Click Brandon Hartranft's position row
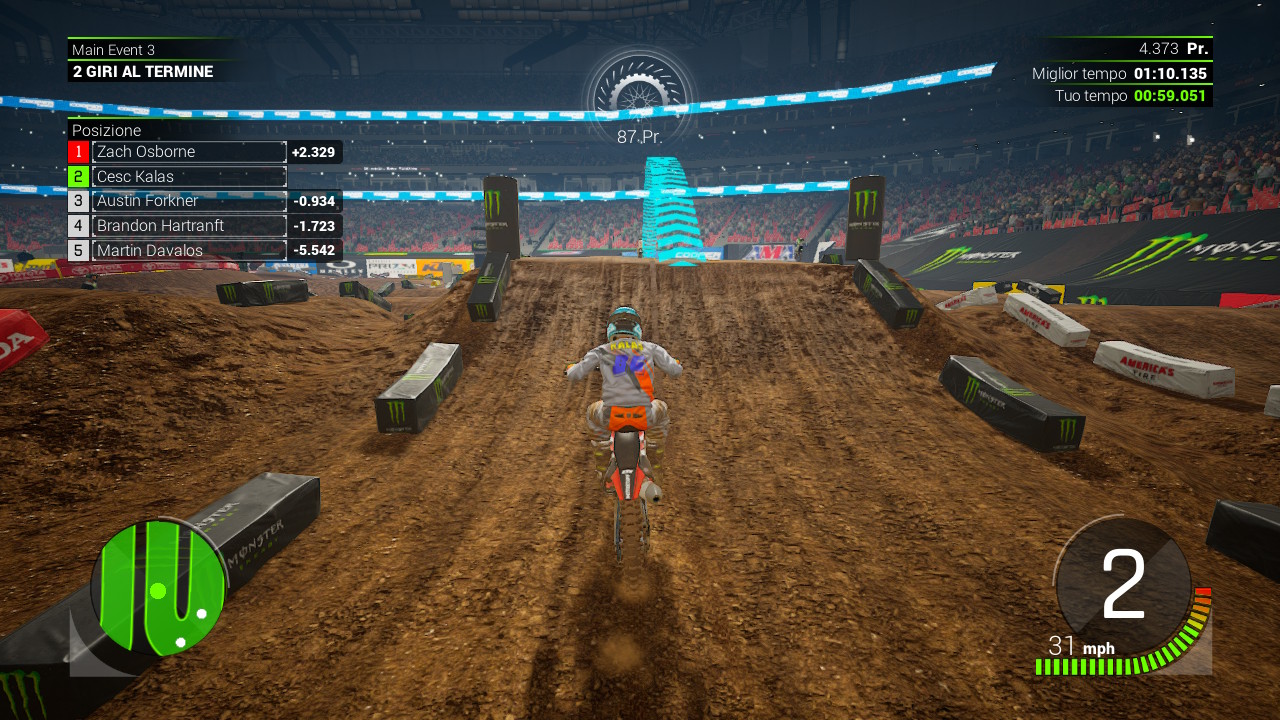 189,226
